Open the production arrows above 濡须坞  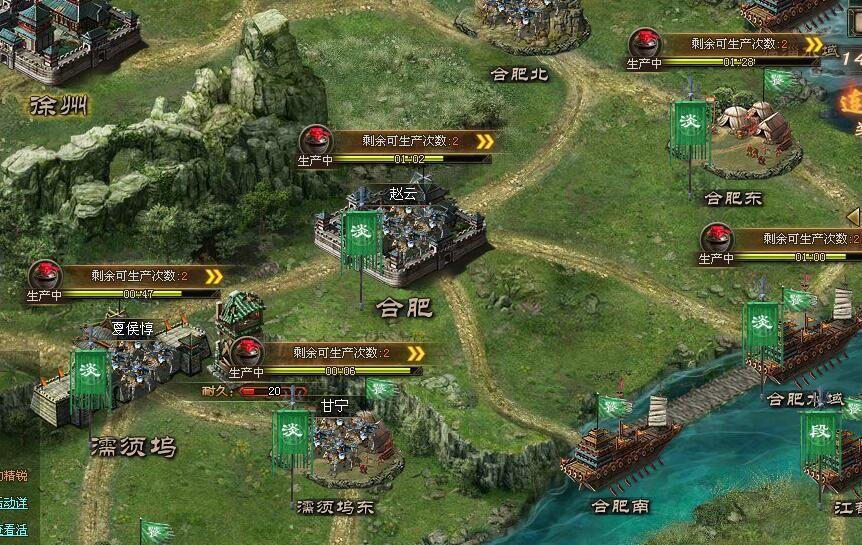[212, 276]
